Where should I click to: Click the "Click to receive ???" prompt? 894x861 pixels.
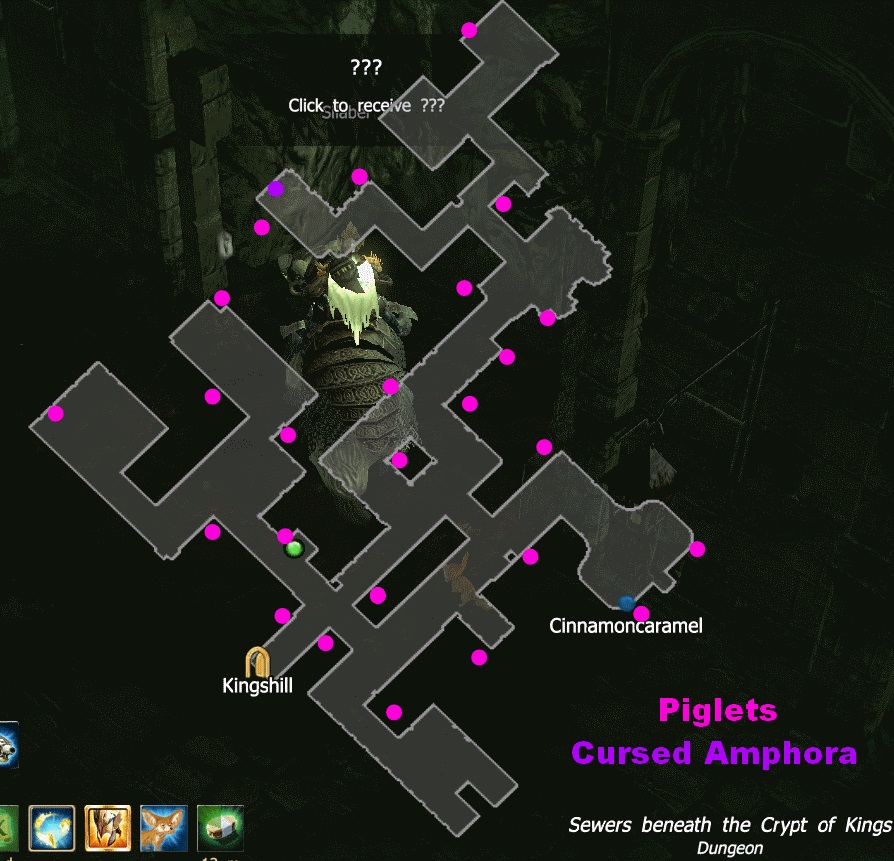[366, 105]
